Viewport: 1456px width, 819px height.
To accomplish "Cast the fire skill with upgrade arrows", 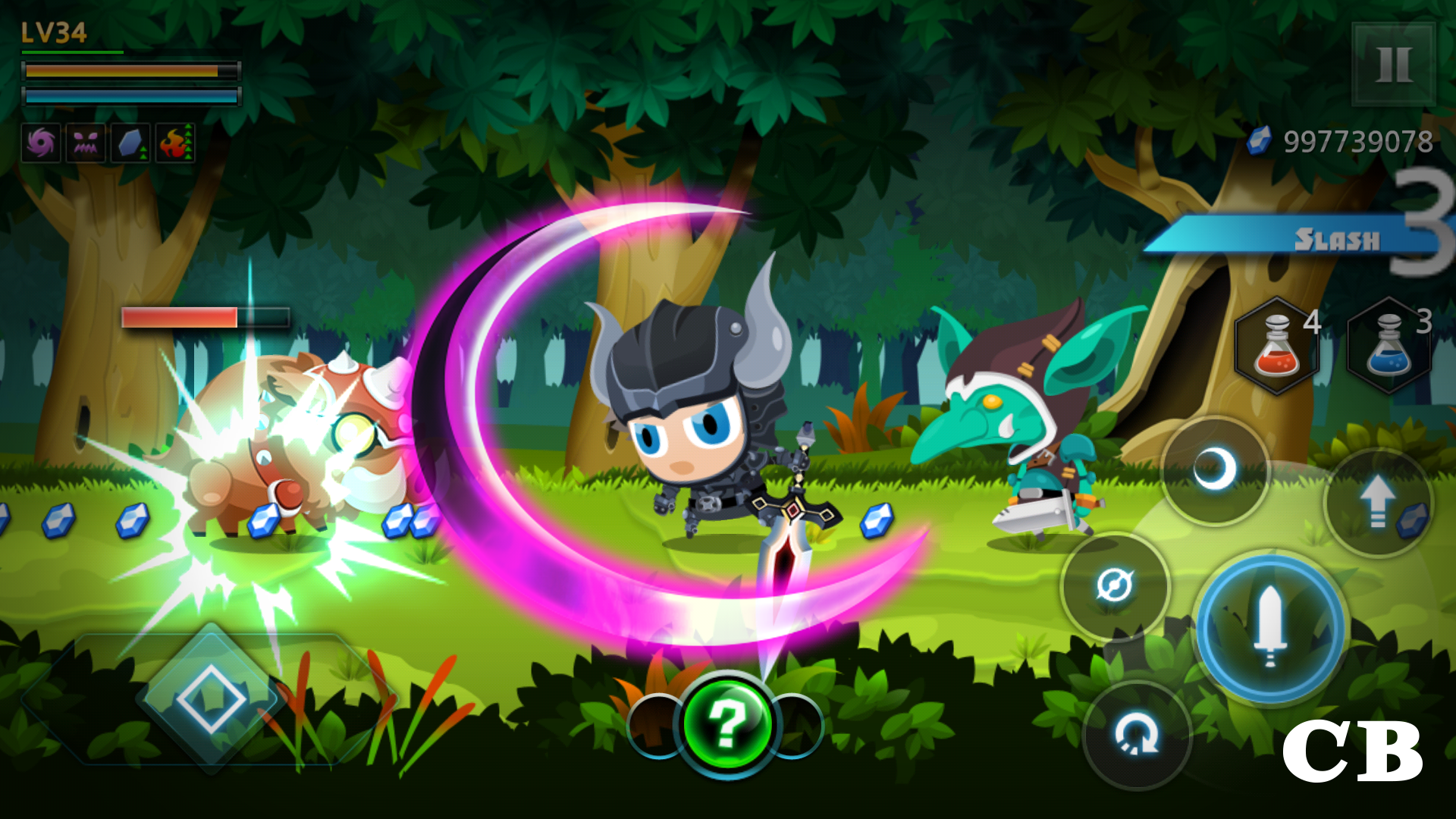I will [173, 143].
